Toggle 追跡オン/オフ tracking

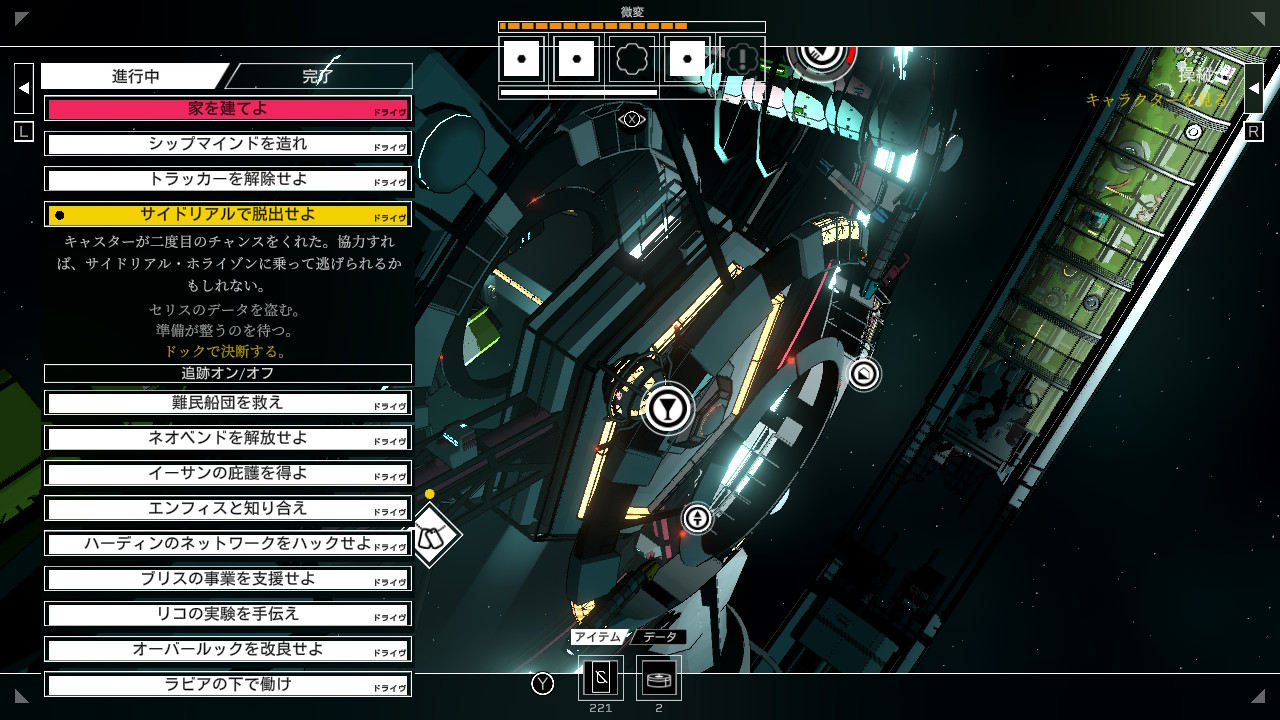pyautogui.click(x=228, y=373)
